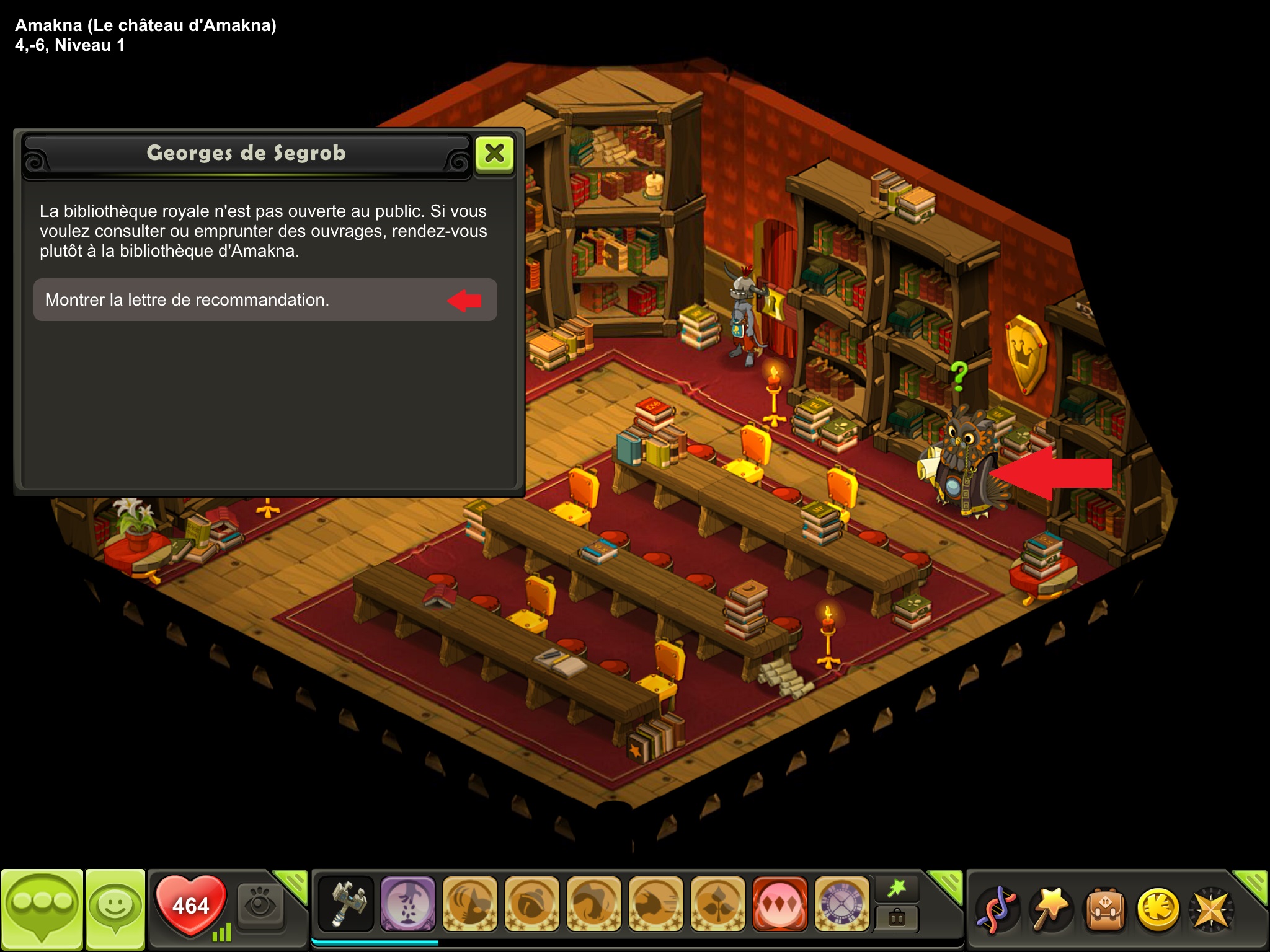
Task: Select the hammer weapon slot
Action: (x=346, y=904)
